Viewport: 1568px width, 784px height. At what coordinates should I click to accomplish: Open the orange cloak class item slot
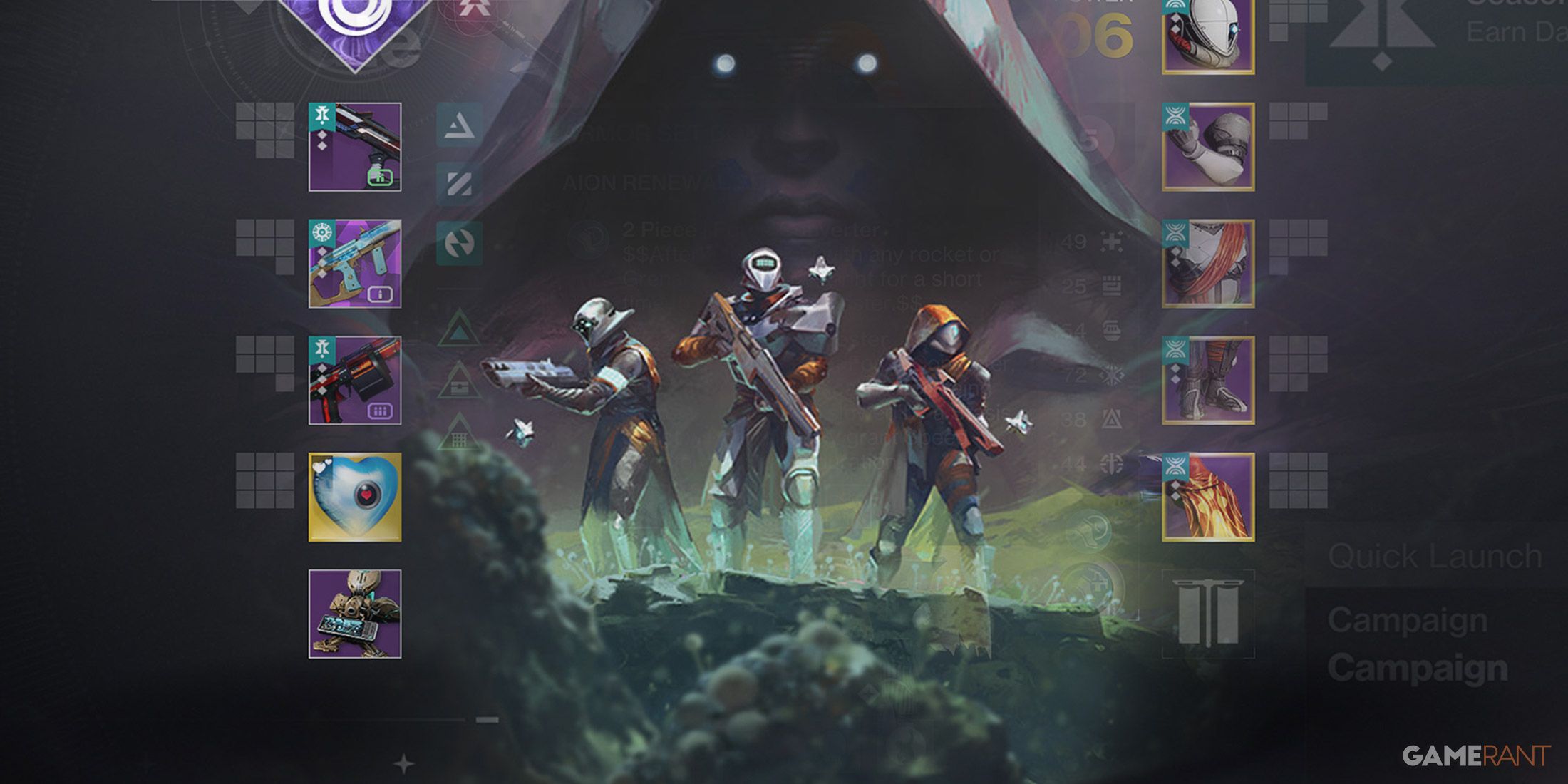tap(1208, 497)
